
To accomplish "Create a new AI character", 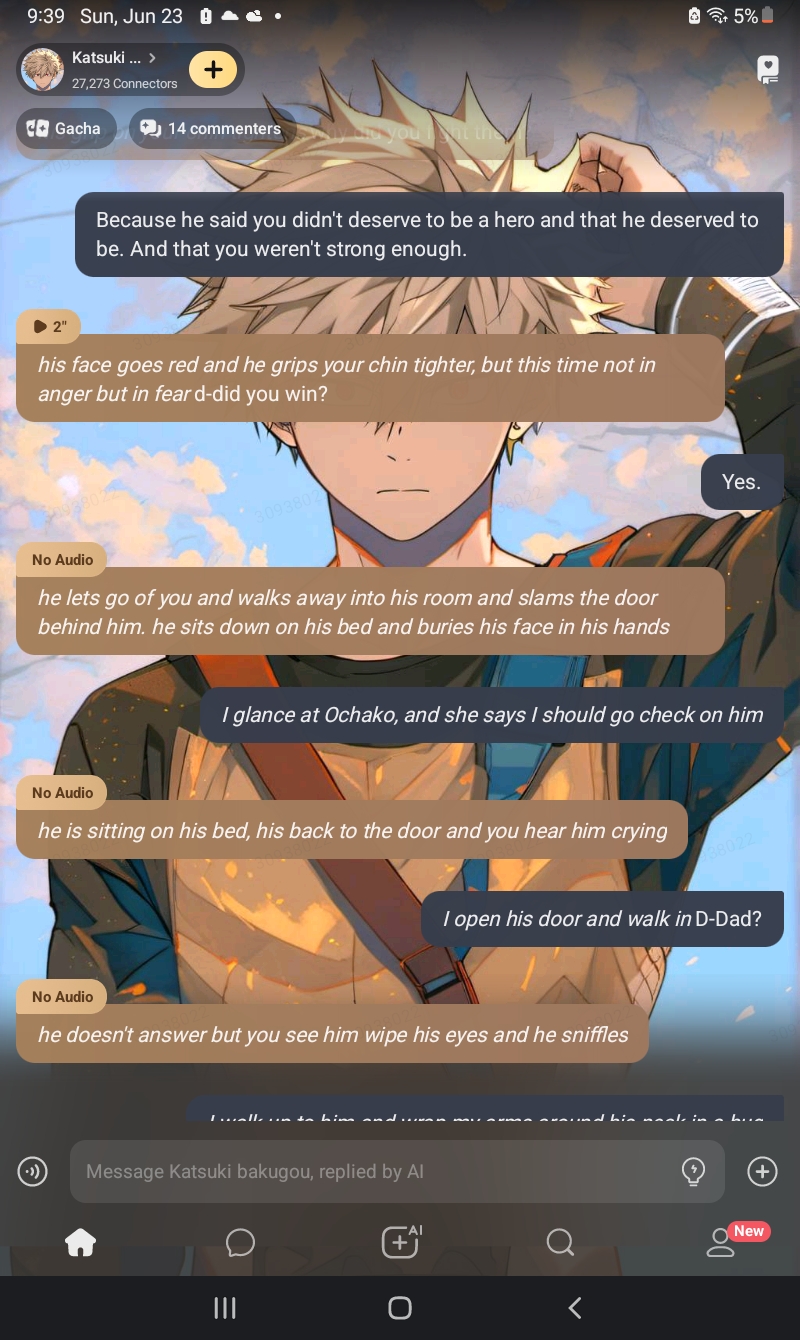I will coord(400,1242).
